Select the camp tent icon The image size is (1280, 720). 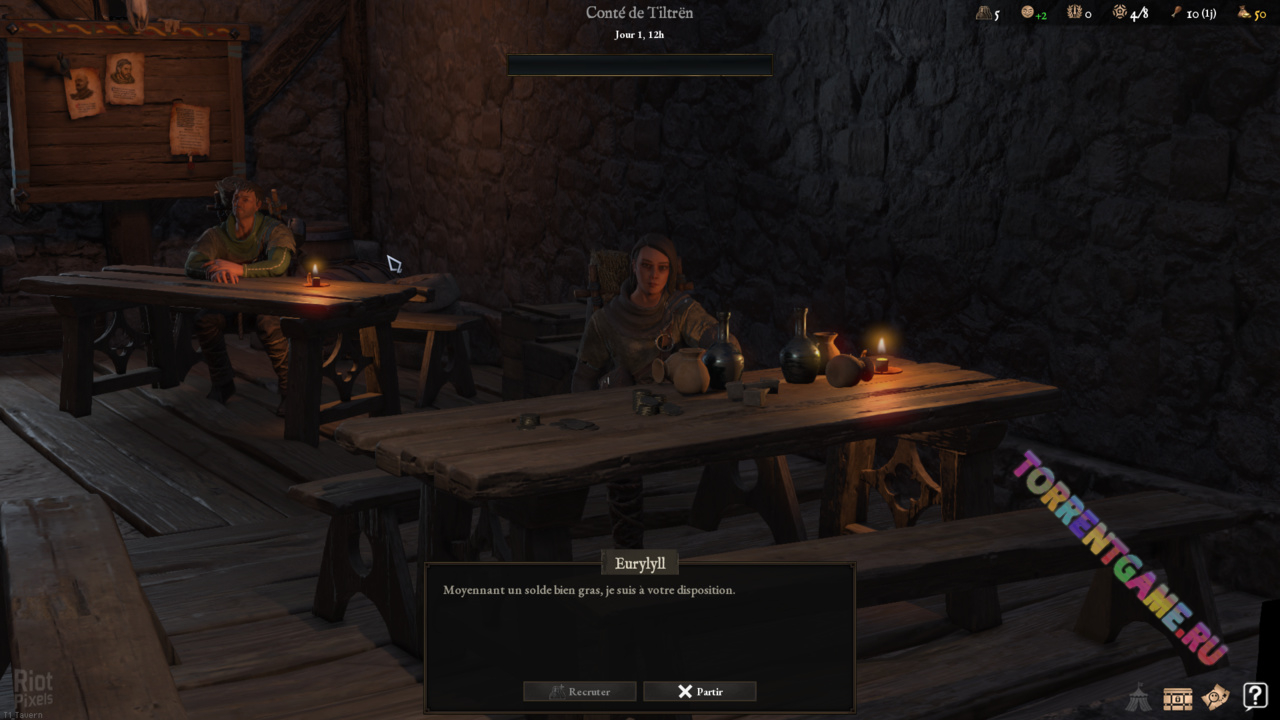coord(1138,697)
